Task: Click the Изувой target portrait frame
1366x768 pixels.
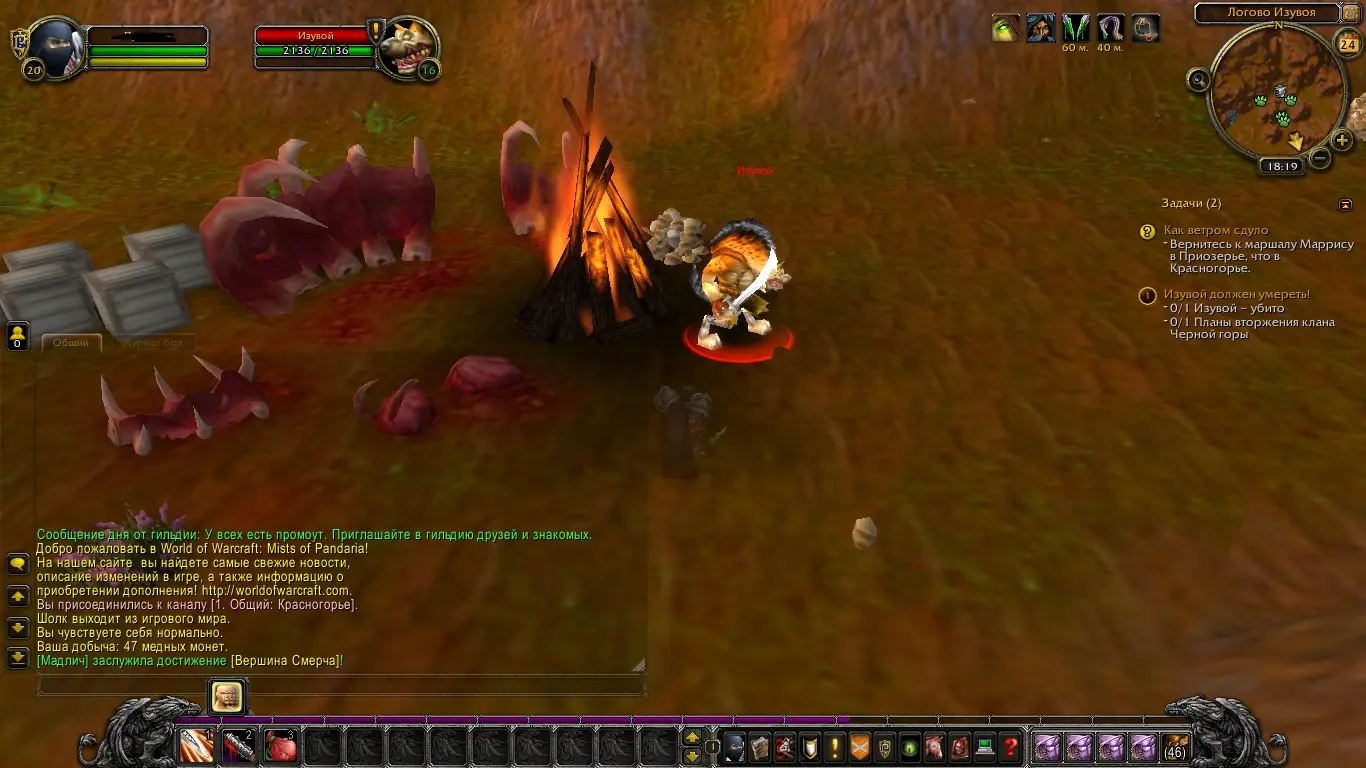Action: coord(408,45)
